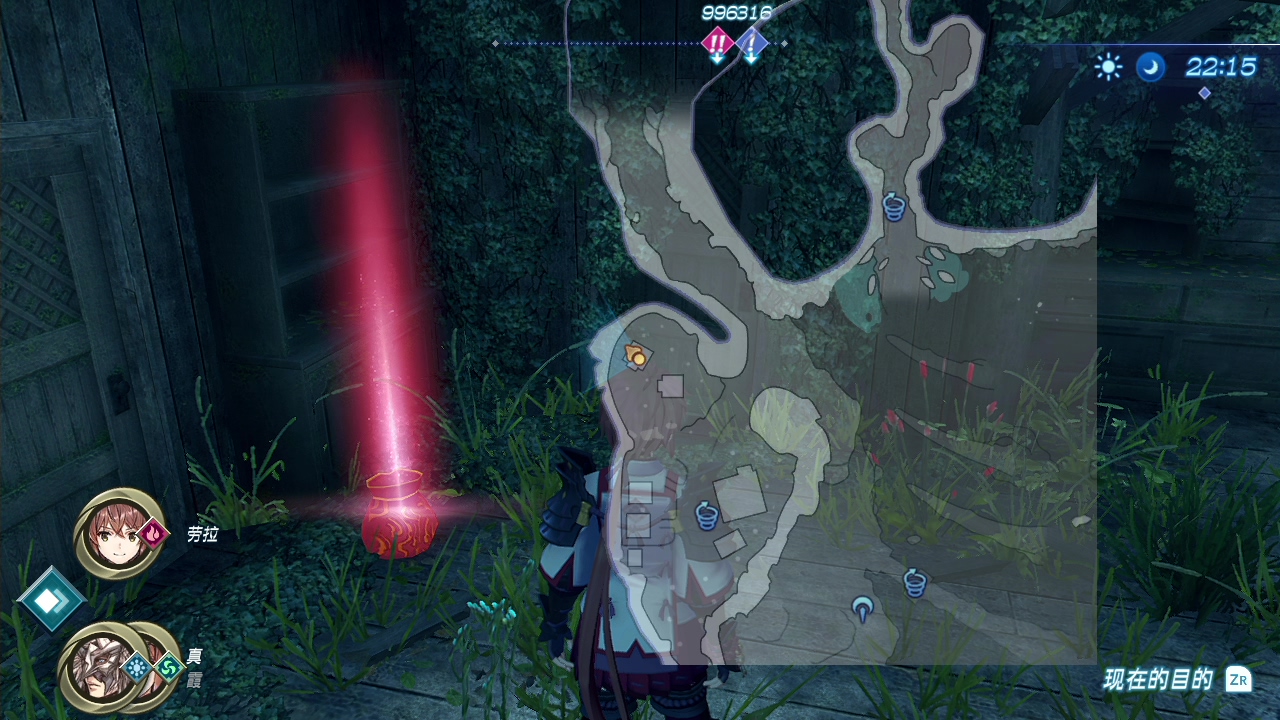Select the landmark pin marker on the map
Screen dimensions: 1280x720
click(x=862, y=607)
